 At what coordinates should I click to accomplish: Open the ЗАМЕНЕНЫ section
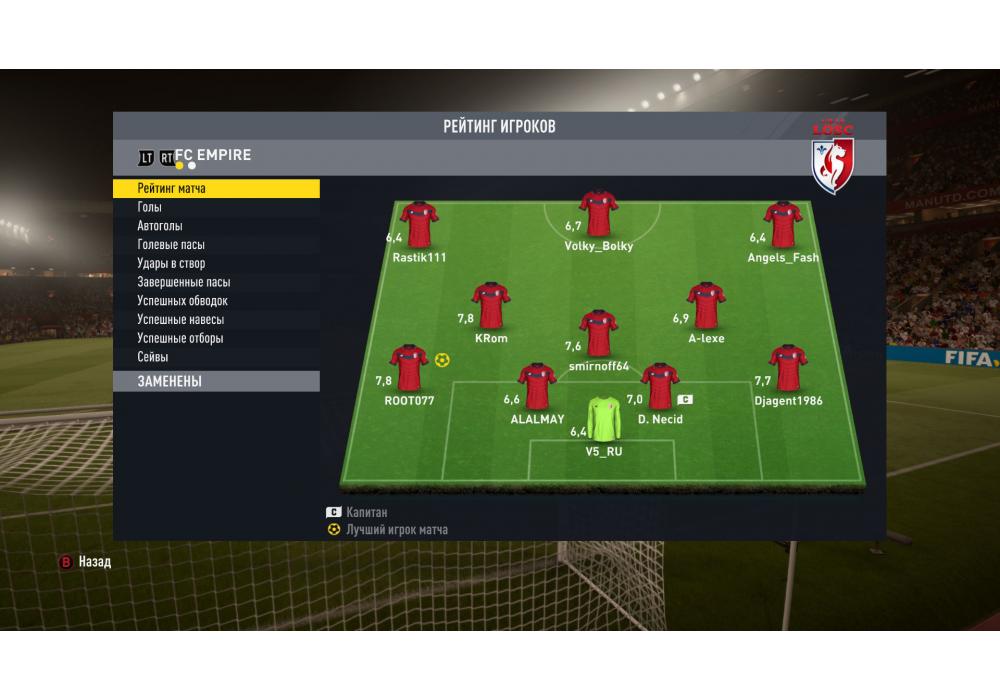[215, 381]
